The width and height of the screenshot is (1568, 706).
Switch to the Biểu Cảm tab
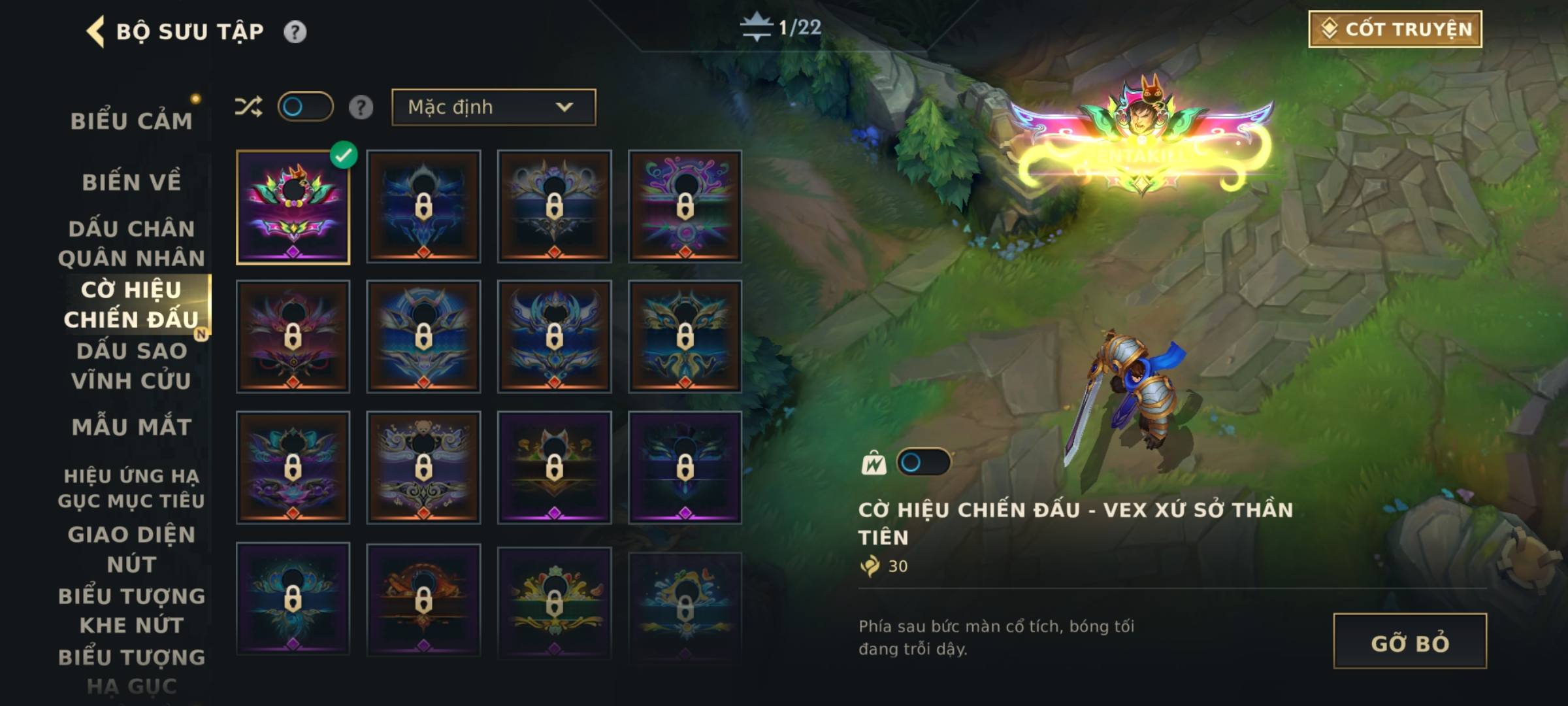[131, 121]
